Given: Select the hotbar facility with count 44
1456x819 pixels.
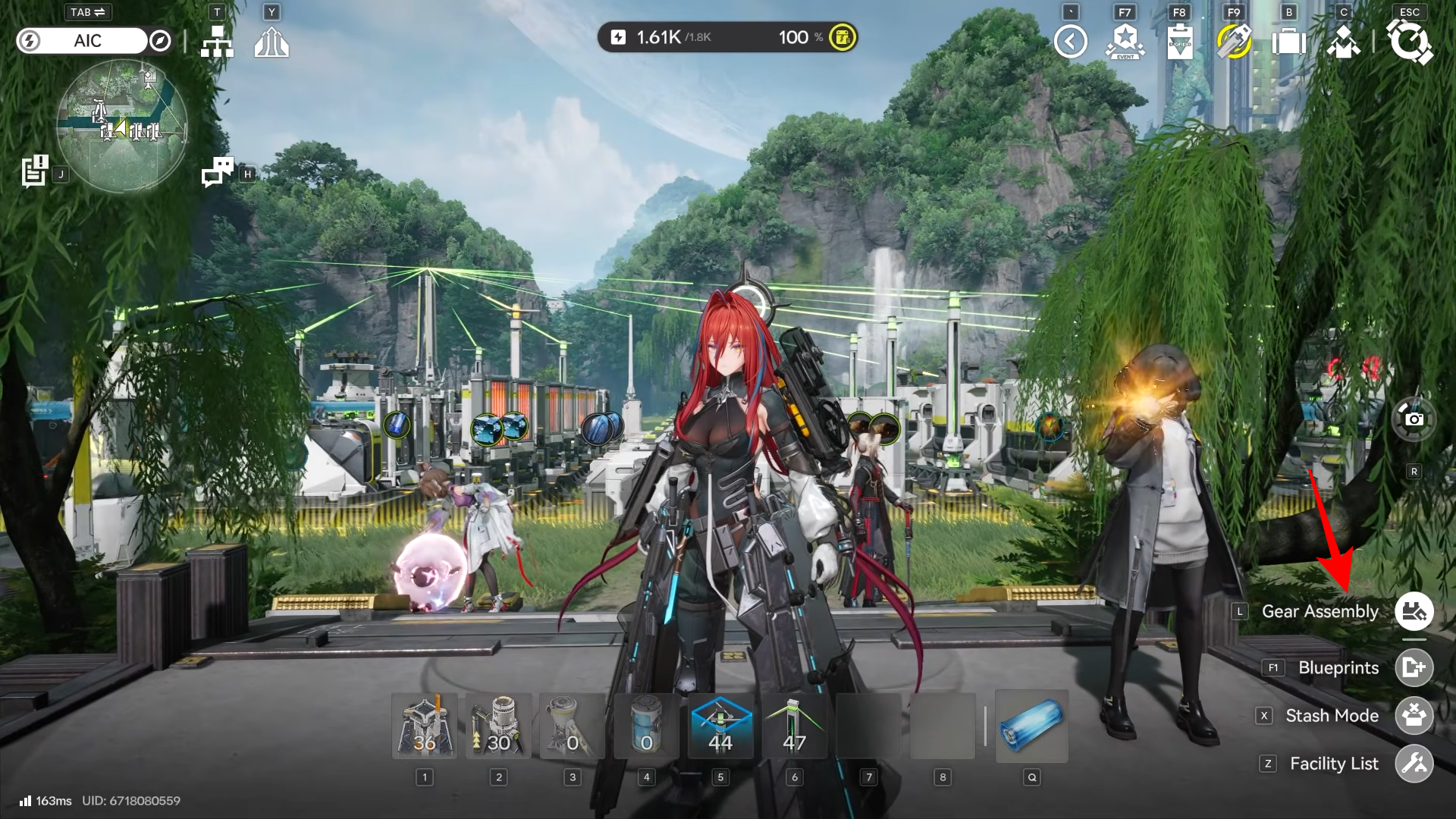Looking at the screenshot, I should click(720, 726).
